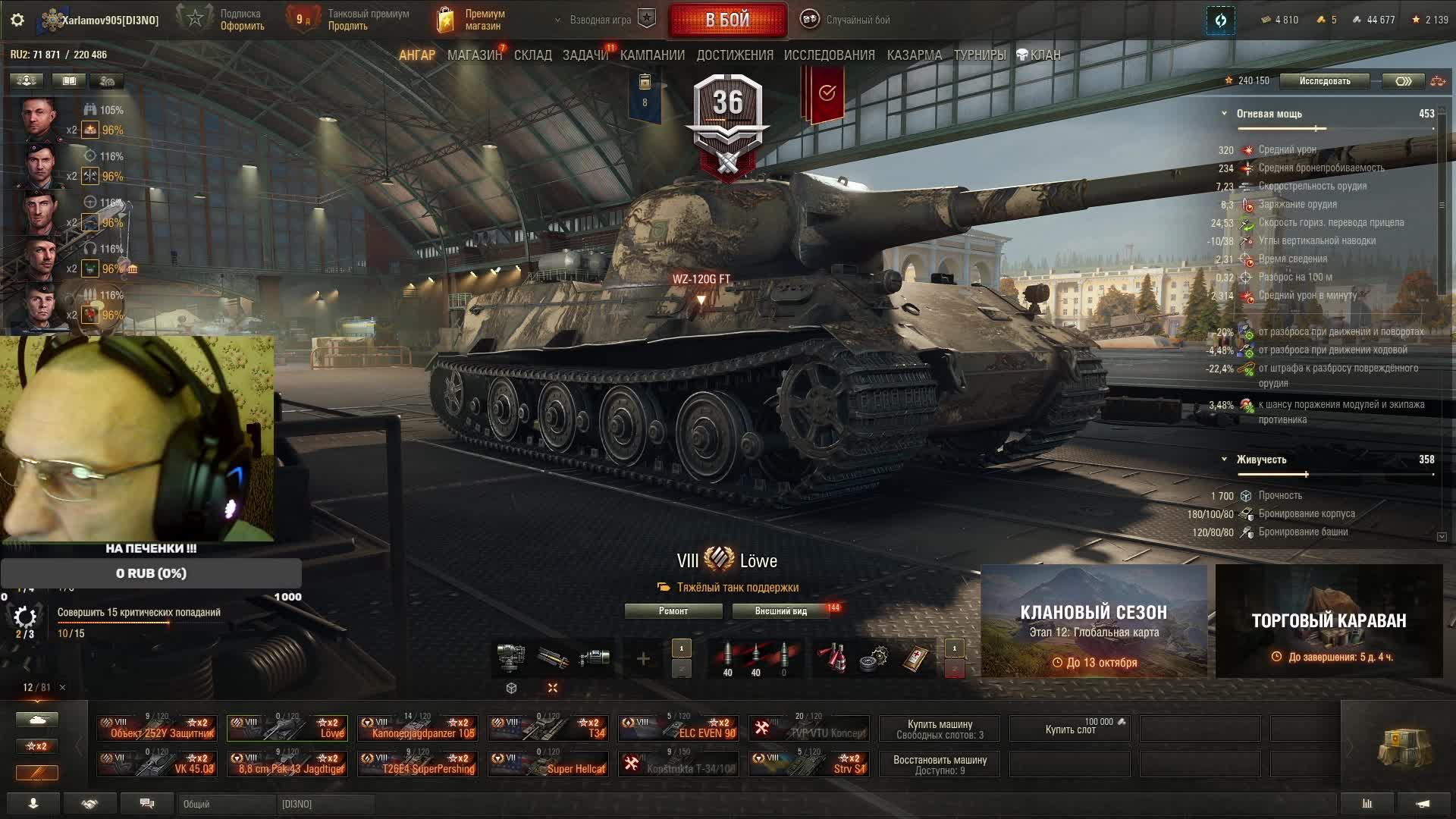Open the Внешний вид customization
This screenshot has width=1456, height=819.
click(x=780, y=611)
